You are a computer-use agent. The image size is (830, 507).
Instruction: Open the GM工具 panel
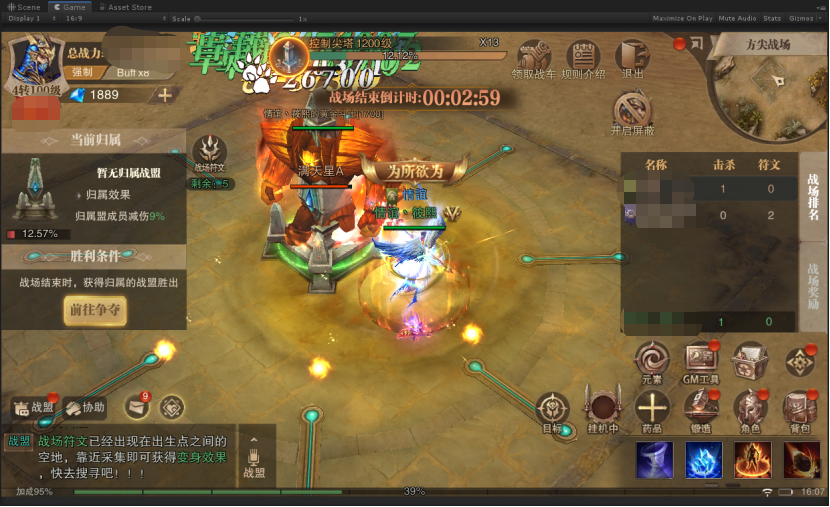point(701,361)
